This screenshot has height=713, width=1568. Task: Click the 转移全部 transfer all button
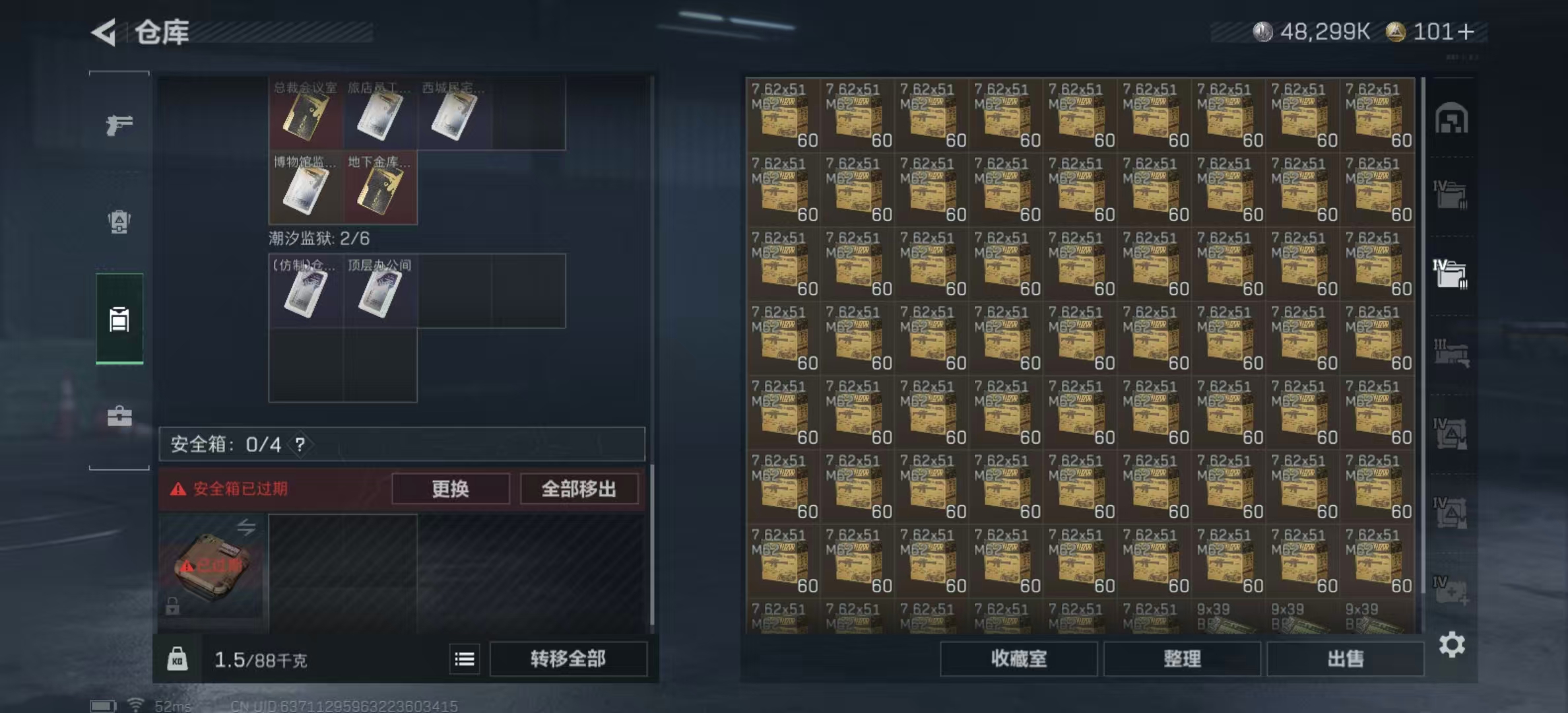tap(569, 659)
